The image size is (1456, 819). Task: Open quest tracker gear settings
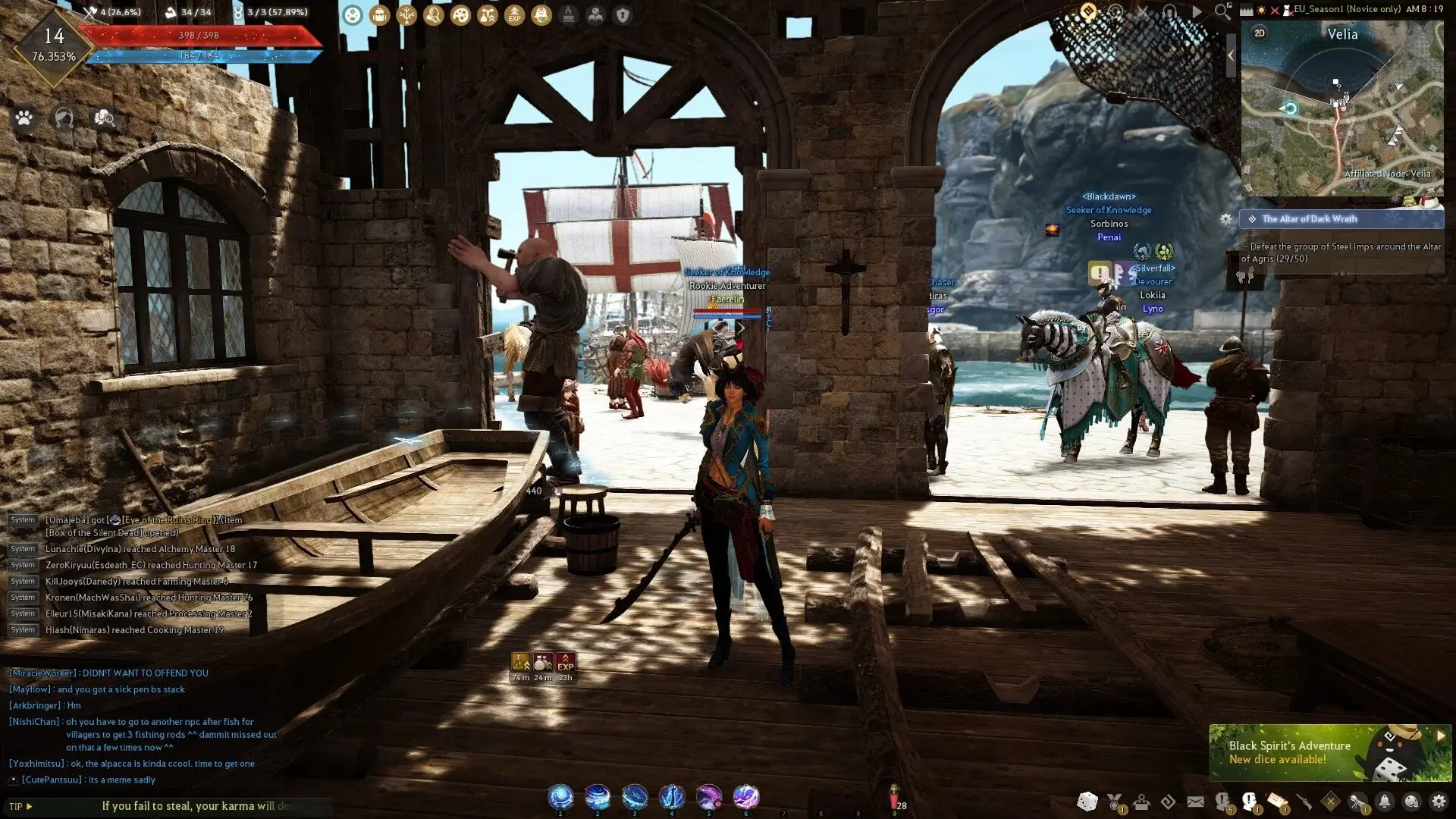1225,219
